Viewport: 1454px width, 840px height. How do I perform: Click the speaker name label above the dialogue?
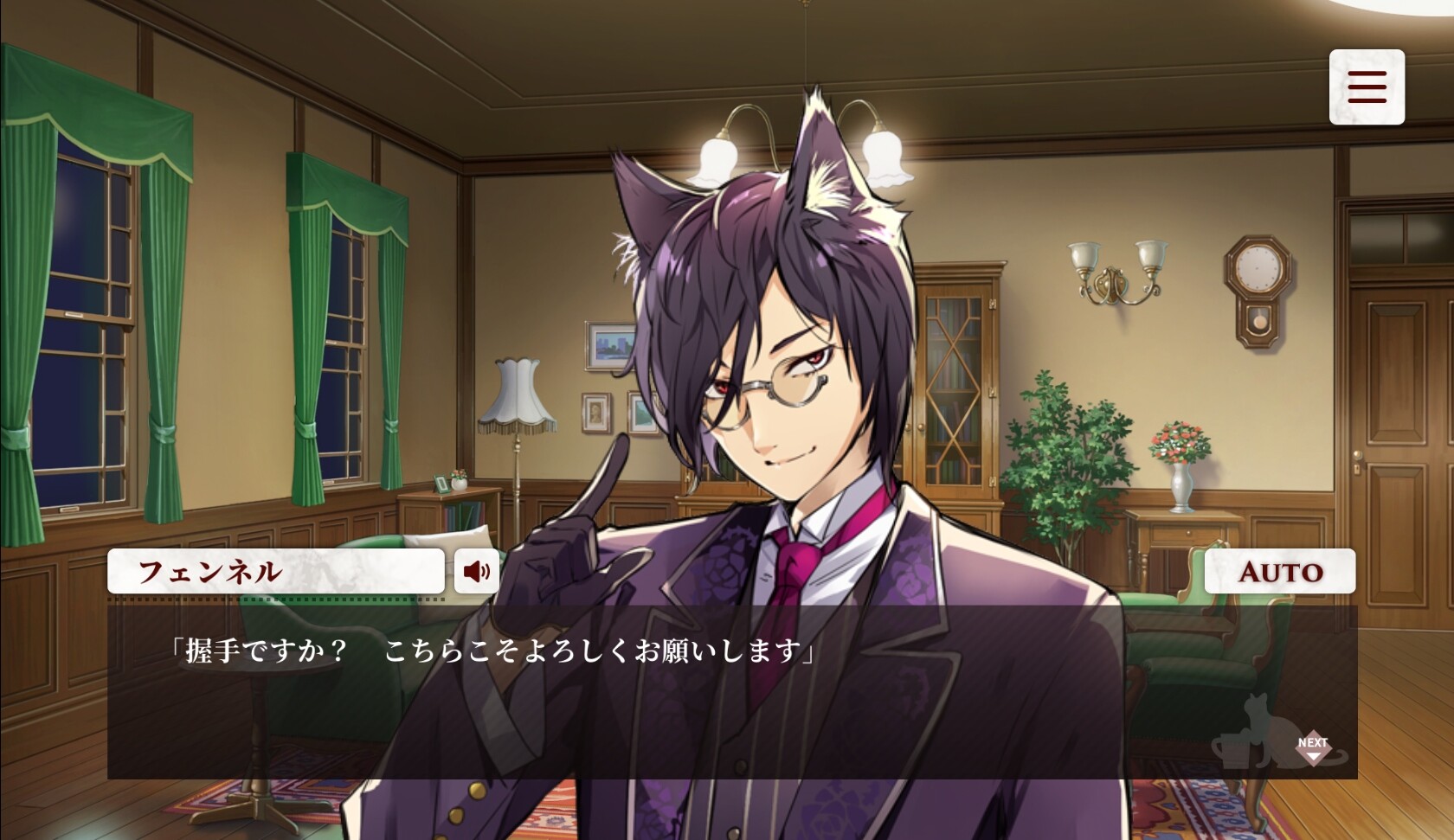(x=275, y=571)
